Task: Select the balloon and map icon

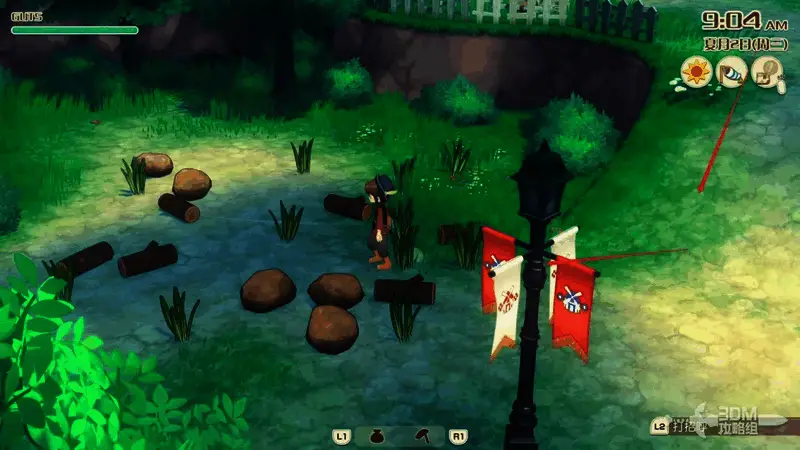Action: pos(767,72)
